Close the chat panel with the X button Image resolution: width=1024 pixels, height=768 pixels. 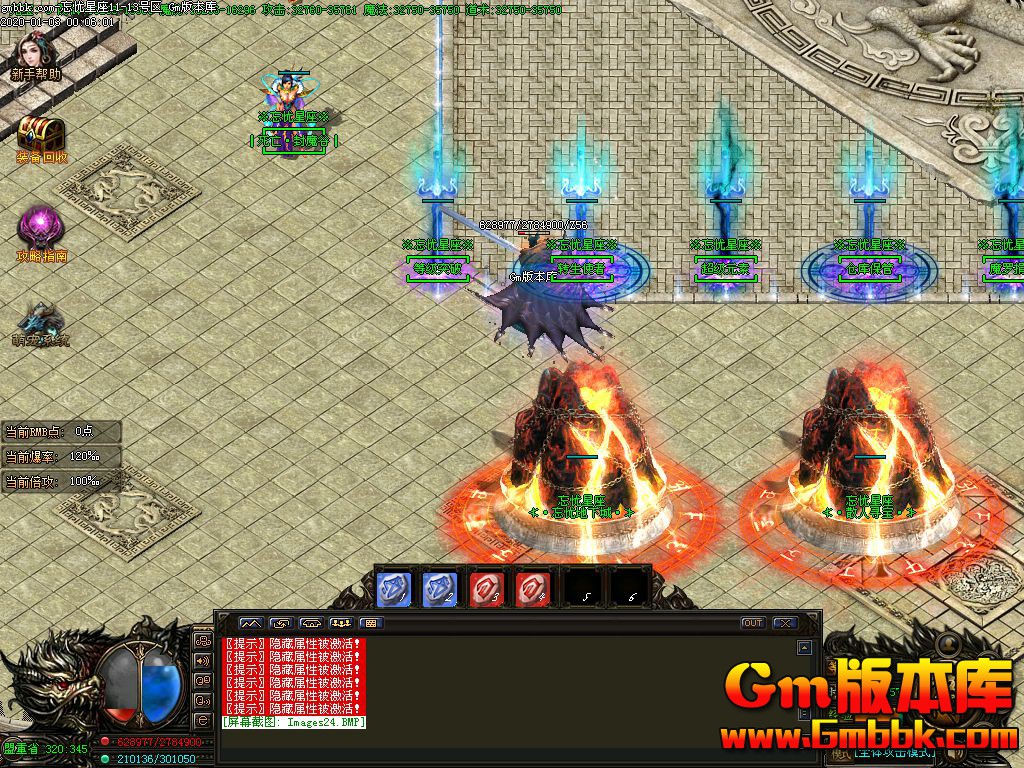pos(784,623)
